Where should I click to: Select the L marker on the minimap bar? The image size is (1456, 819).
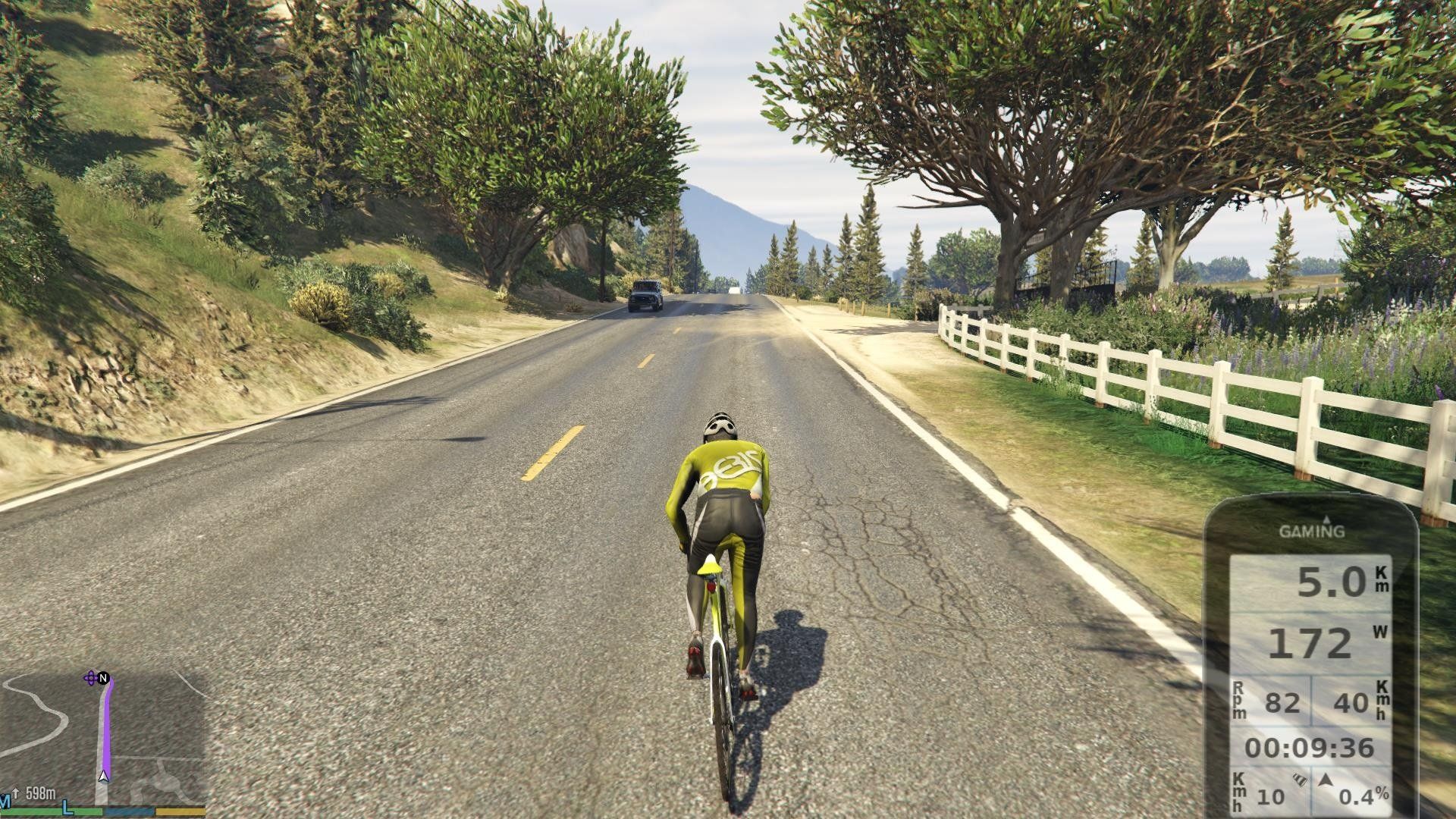pos(68,808)
